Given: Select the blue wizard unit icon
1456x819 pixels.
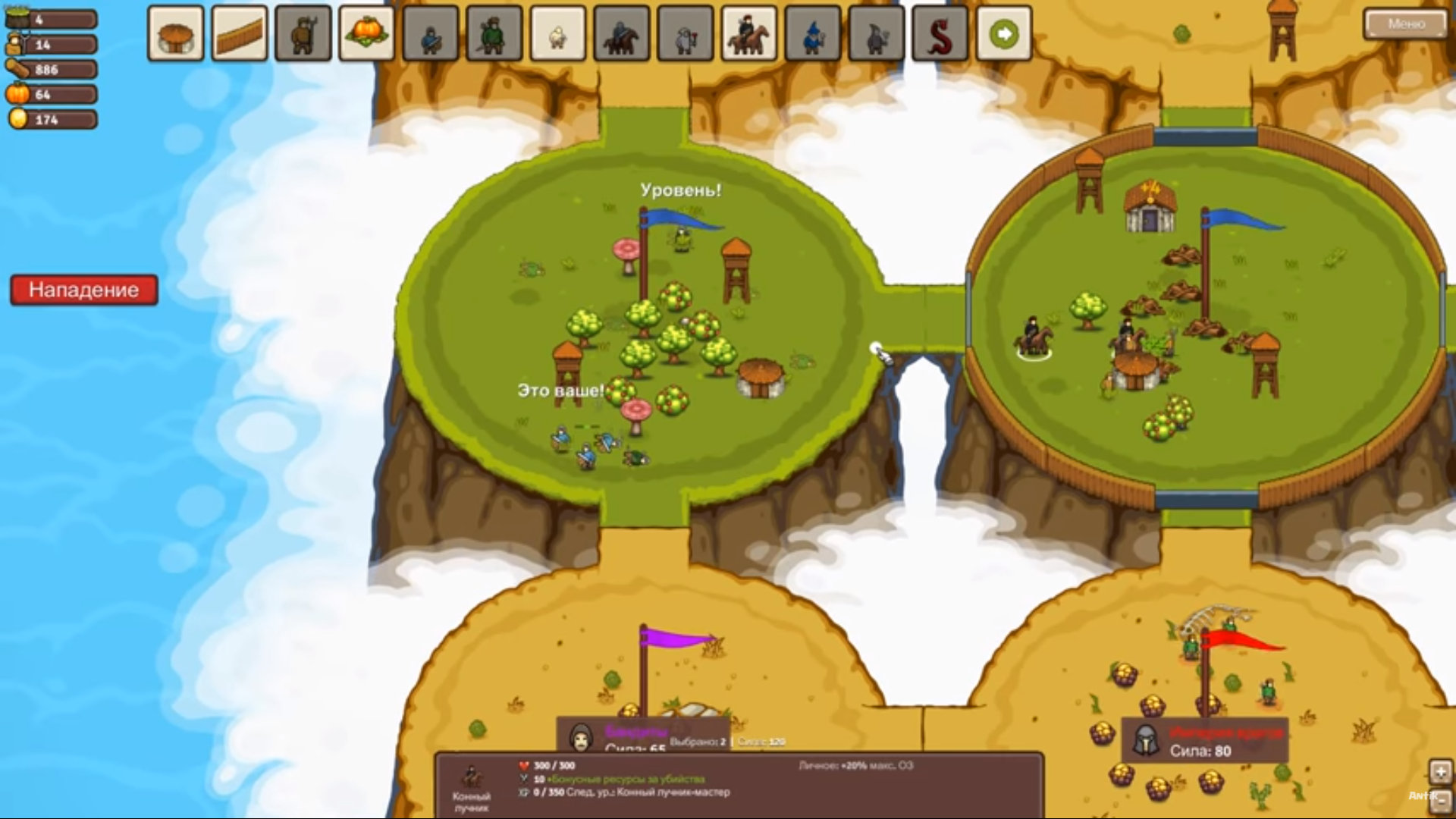Looking at the screenshot, I should 813,34.
